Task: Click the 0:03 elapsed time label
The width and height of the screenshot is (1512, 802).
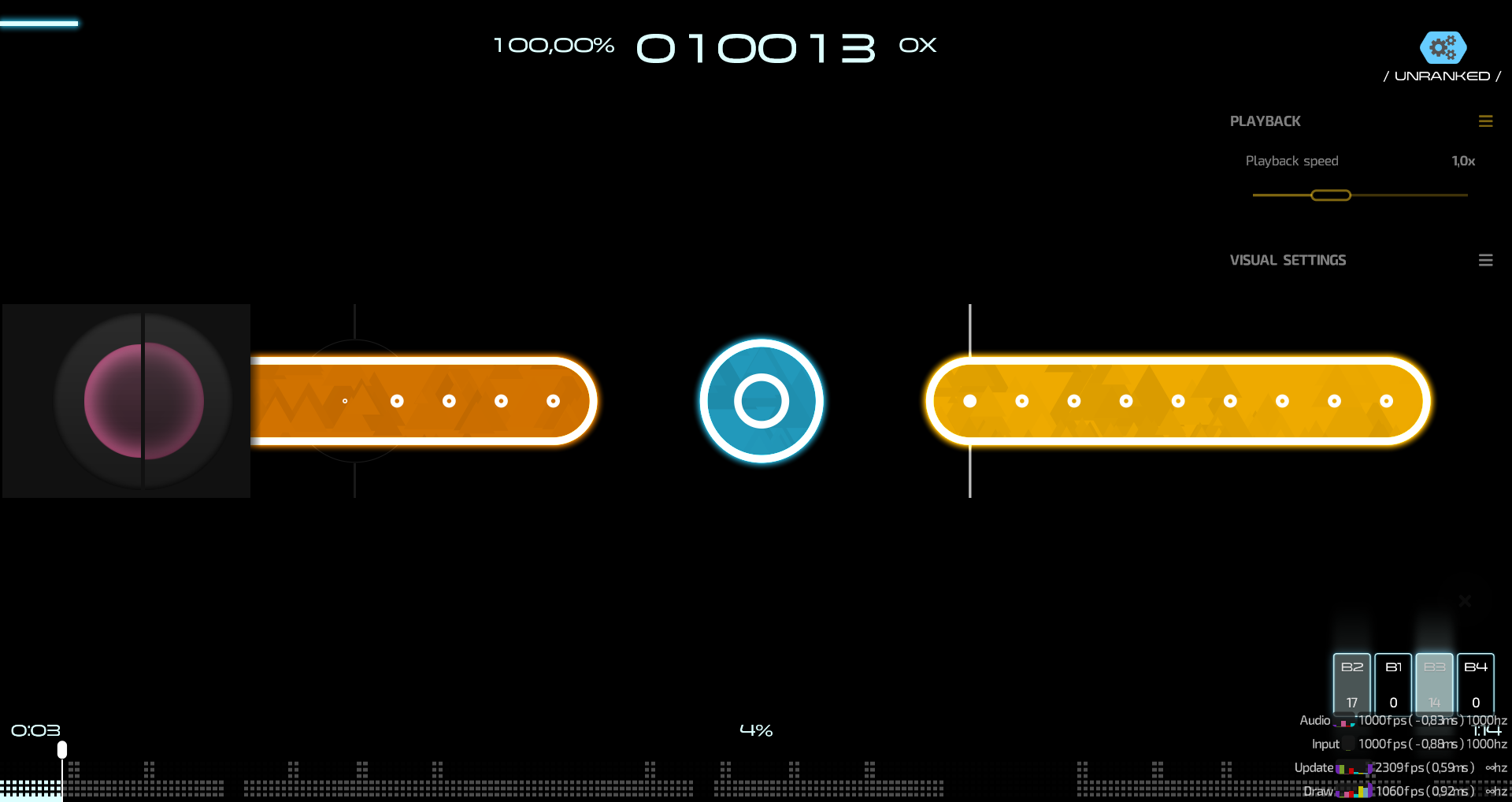Action: 35,730
